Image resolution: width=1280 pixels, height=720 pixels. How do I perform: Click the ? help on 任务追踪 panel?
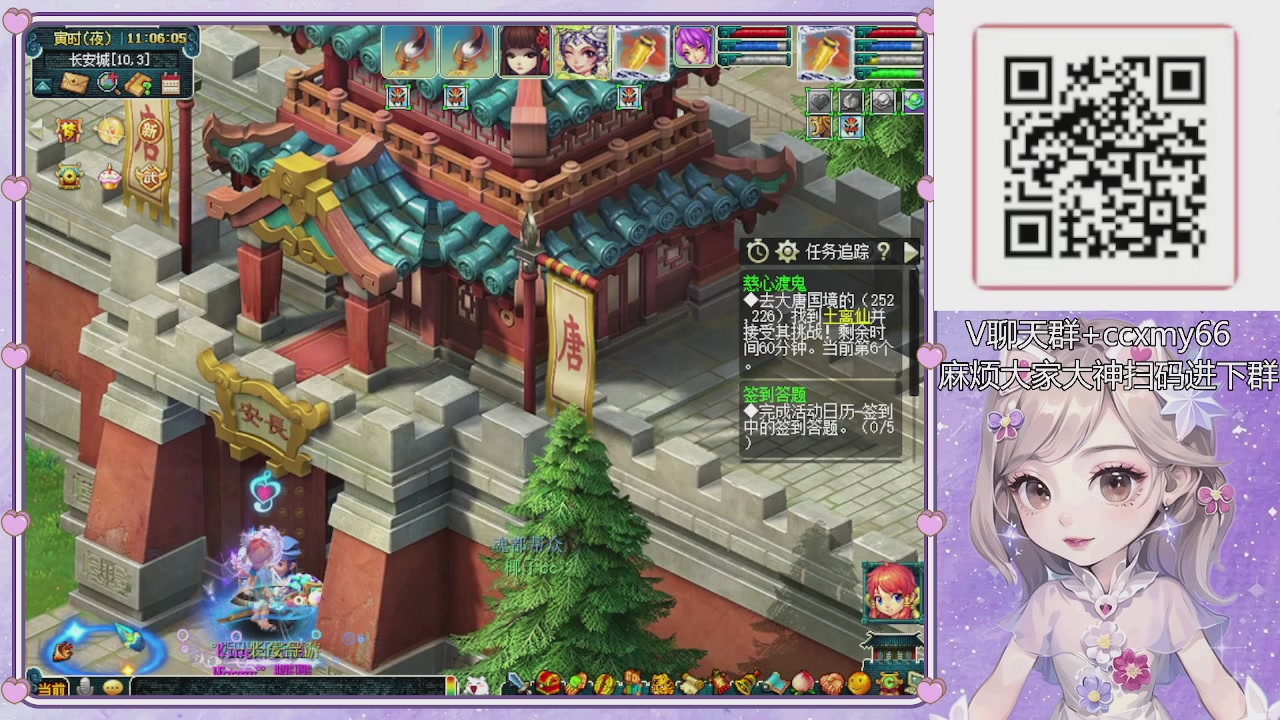(885, 252)
